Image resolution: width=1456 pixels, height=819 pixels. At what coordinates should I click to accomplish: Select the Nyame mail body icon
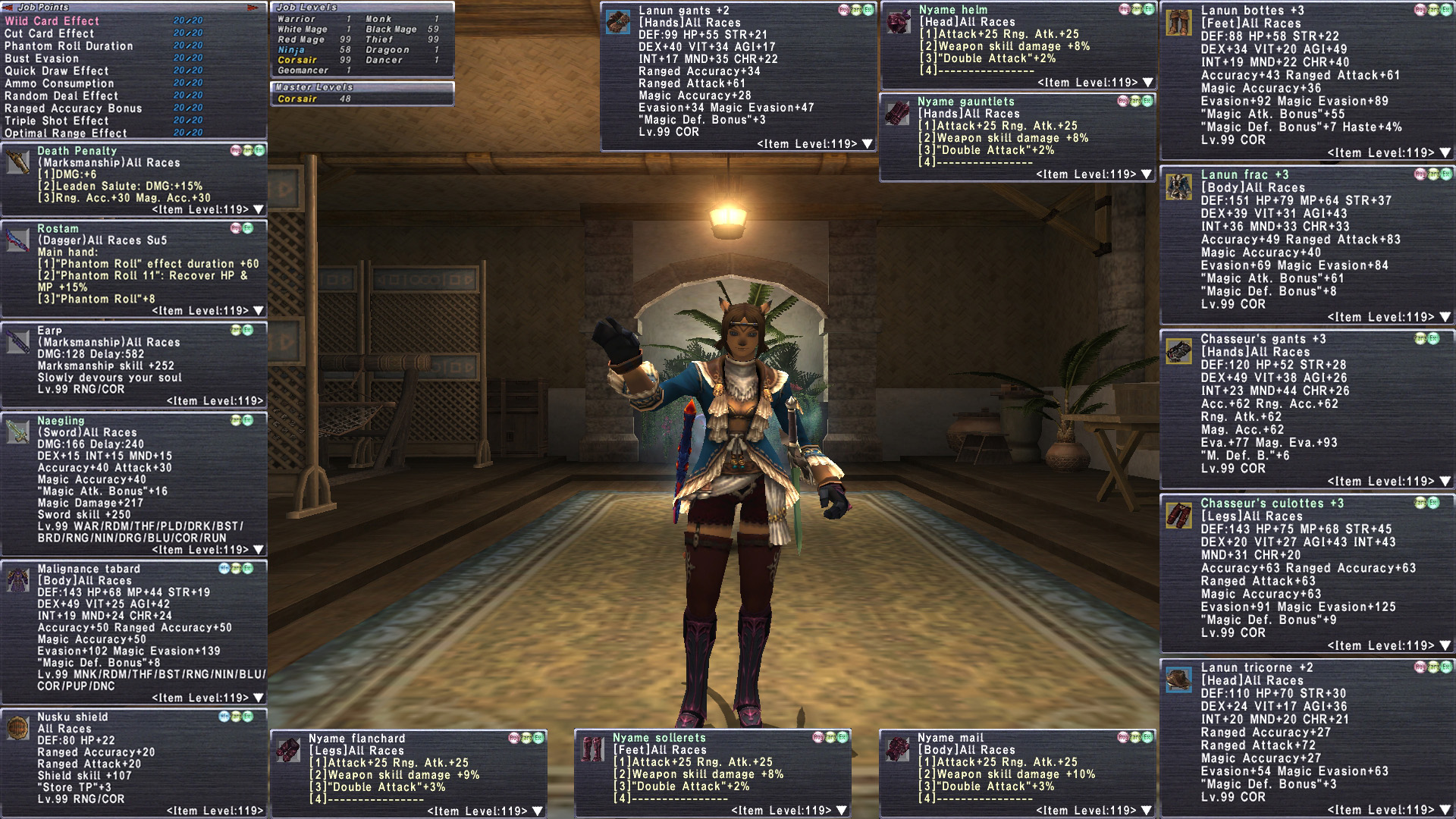pos(898,749)
